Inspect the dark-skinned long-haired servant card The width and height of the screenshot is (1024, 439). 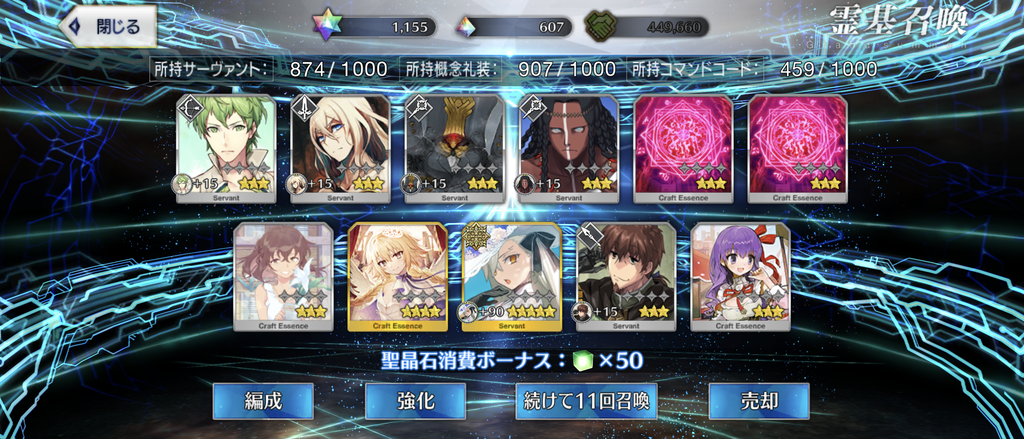[x=568, y=148]
